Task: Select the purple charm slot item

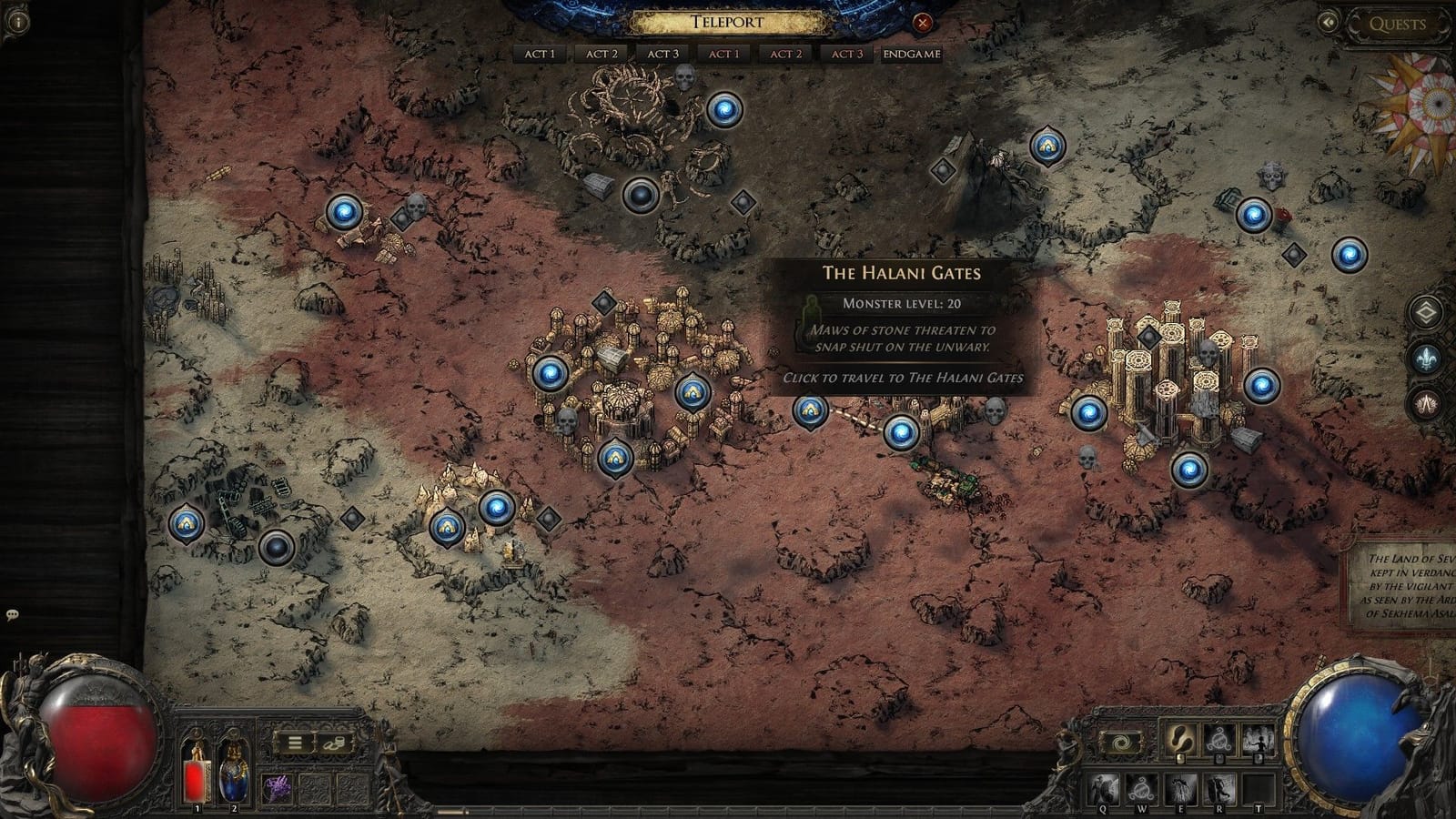Action: click(x=277, y=788)
